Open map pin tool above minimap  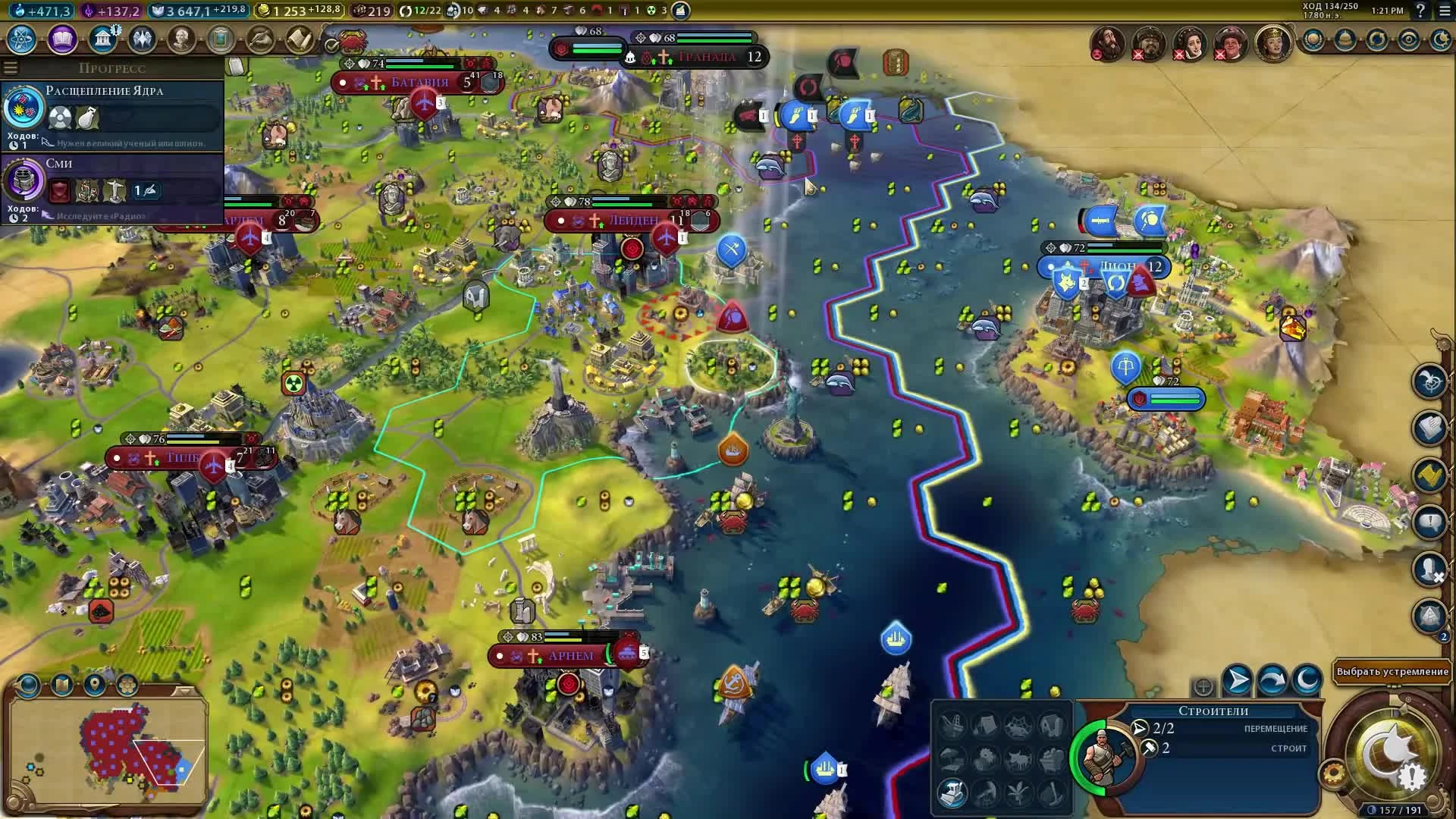tap(96, 684)
